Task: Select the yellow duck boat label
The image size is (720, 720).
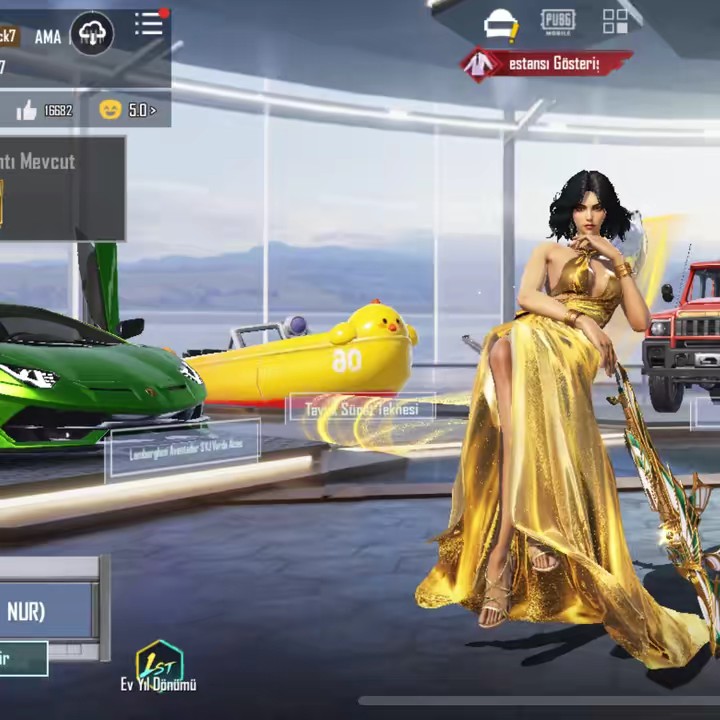Action: pos(362,409)
